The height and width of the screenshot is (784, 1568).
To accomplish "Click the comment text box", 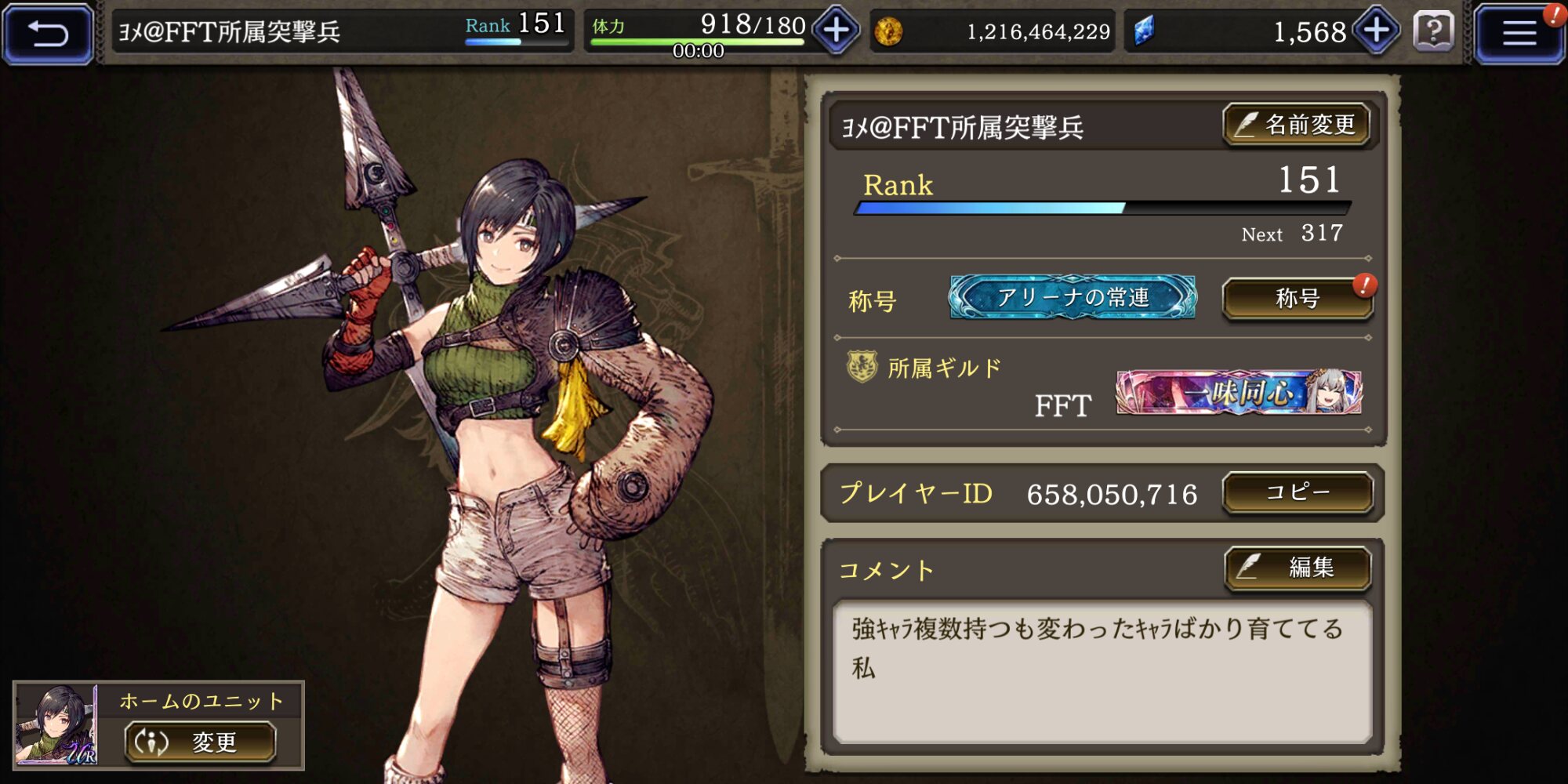I will coord(1102,672).
